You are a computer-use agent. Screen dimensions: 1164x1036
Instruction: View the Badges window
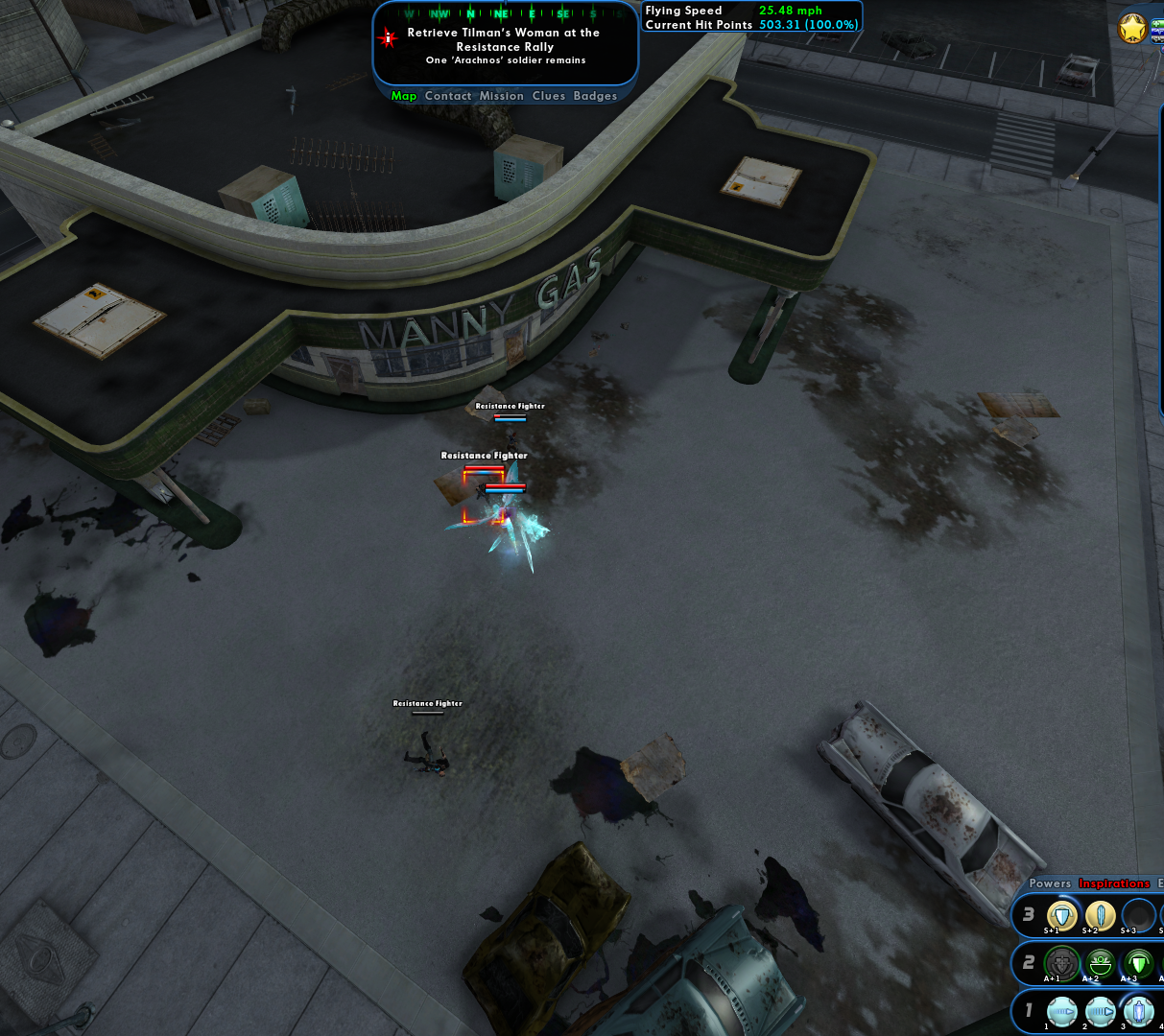coord(595,96)
